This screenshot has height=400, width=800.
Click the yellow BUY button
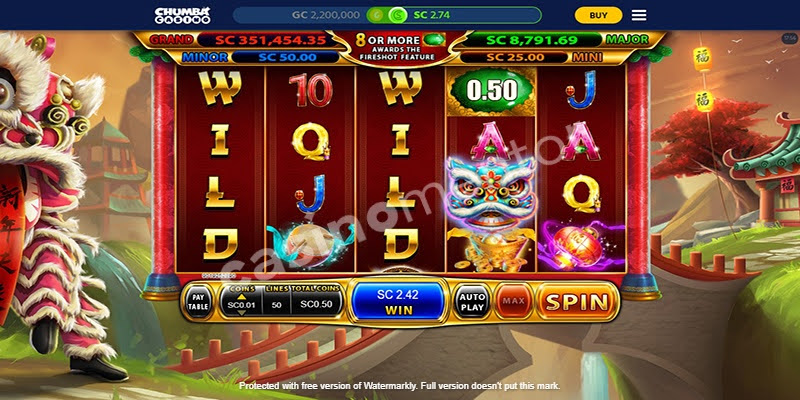(598, 15)
